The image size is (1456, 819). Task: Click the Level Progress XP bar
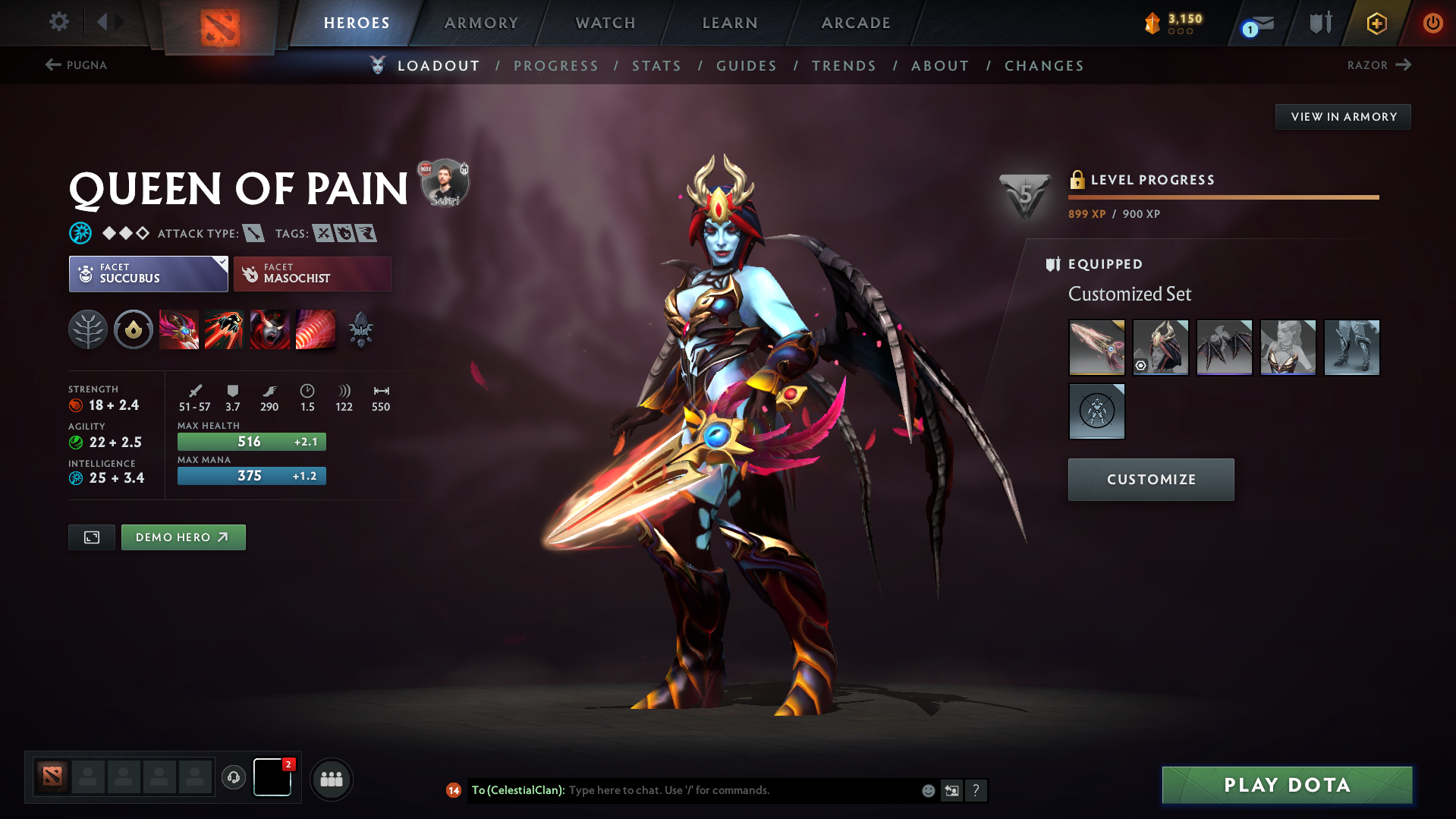tap(1223, 197)
